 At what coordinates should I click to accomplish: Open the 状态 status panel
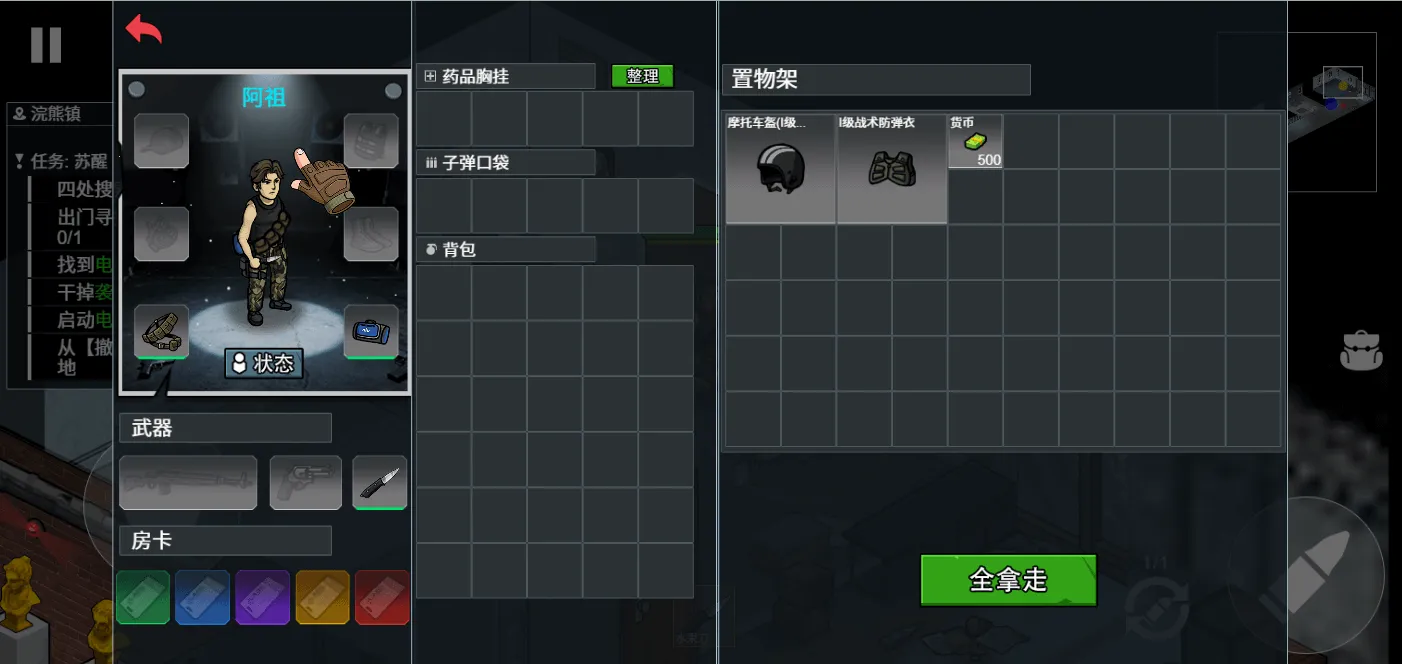click(x=264, y=363)
